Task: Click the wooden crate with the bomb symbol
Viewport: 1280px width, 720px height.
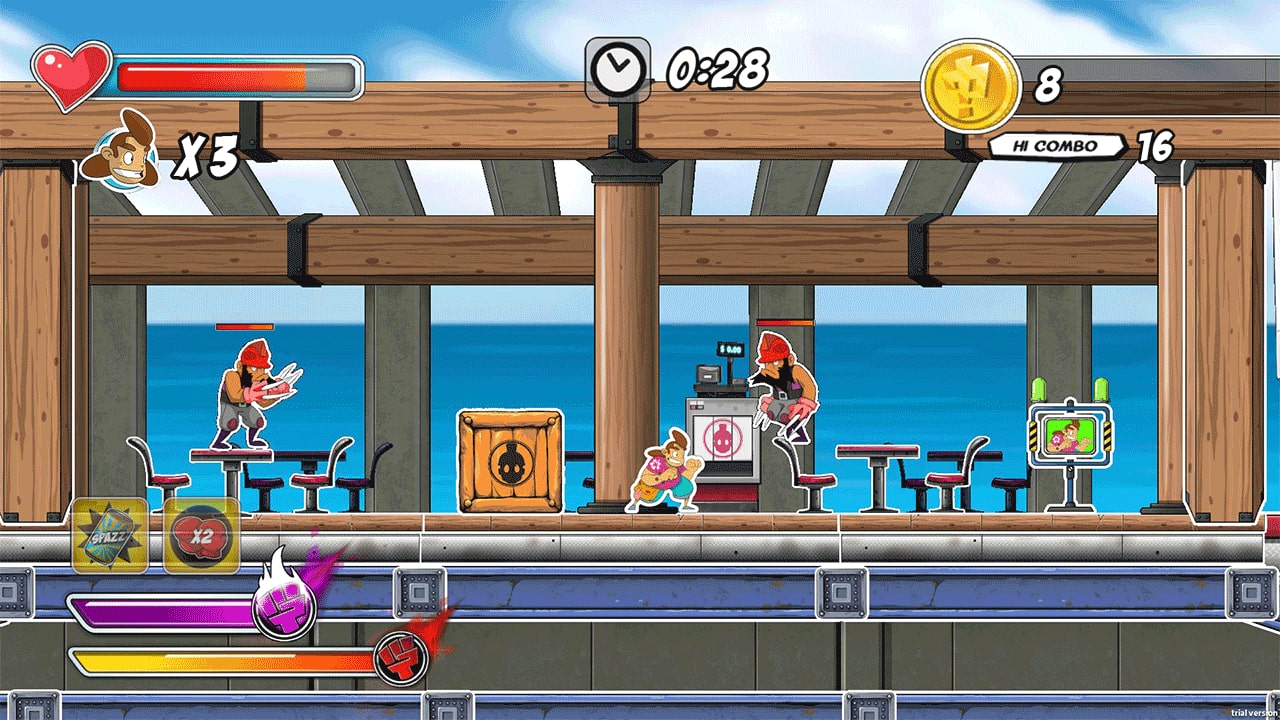Action: [x=511, y=461]
